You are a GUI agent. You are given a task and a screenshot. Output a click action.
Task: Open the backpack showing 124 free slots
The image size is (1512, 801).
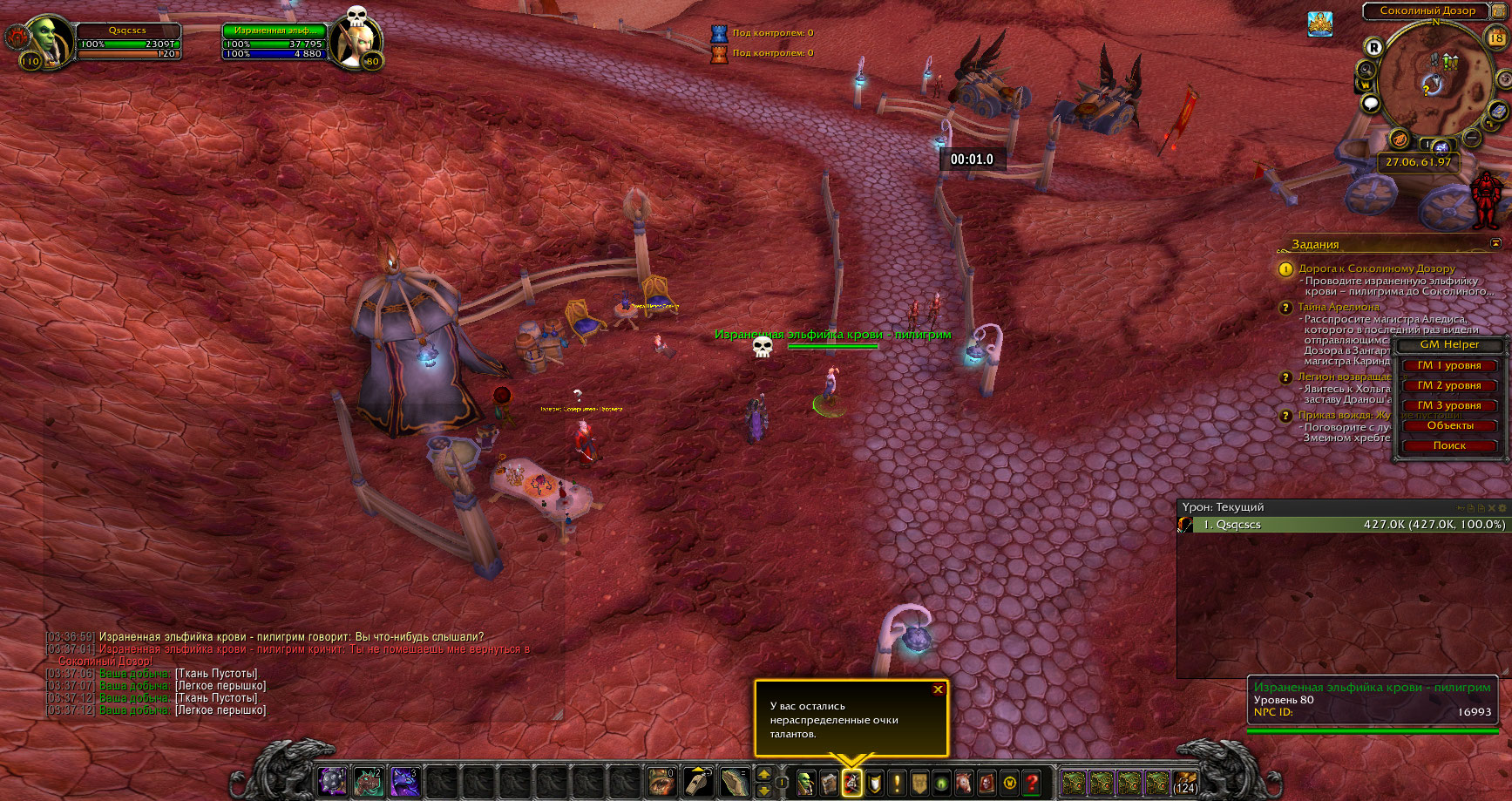click(x=1184, y=783)
